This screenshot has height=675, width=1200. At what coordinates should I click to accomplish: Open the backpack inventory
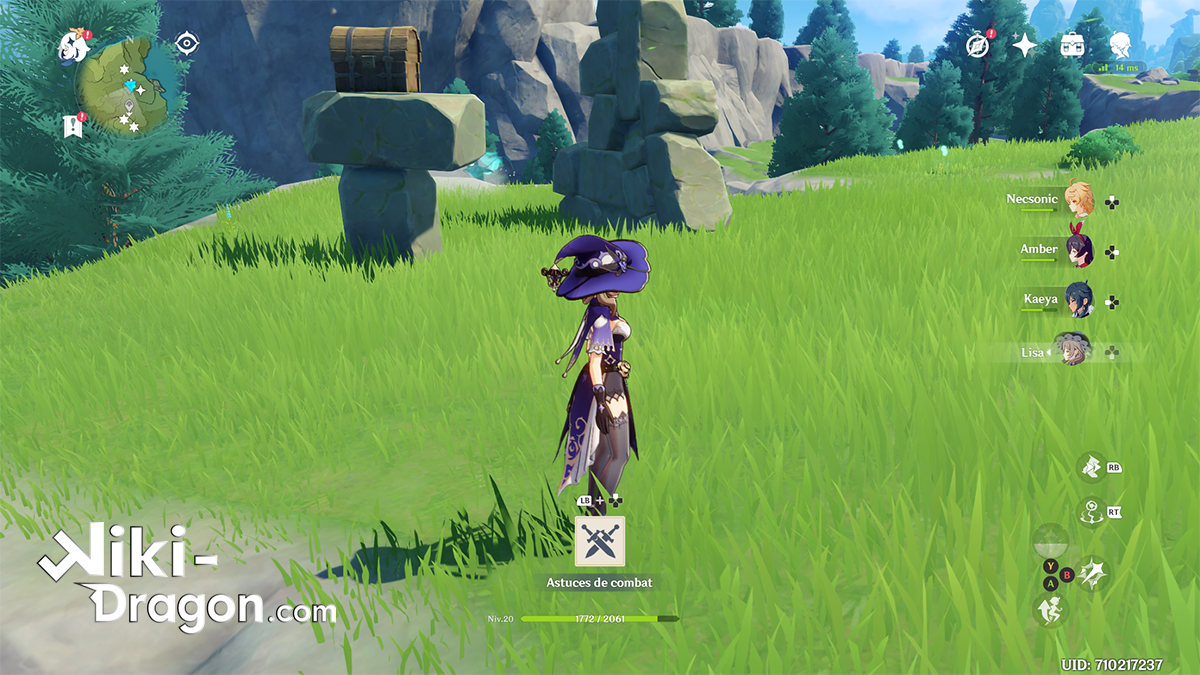(1073, 45)
